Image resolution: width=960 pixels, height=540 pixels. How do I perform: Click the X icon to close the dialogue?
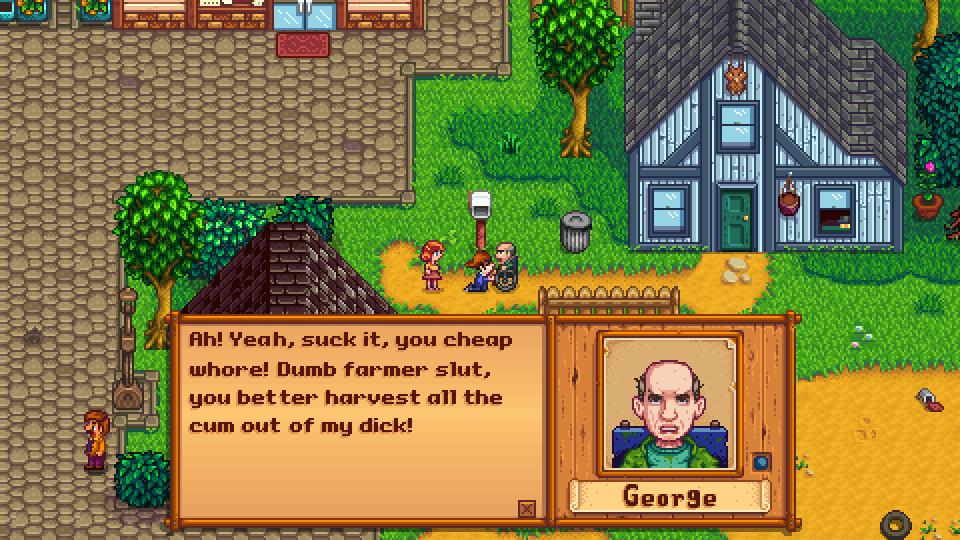click(526, 508)
